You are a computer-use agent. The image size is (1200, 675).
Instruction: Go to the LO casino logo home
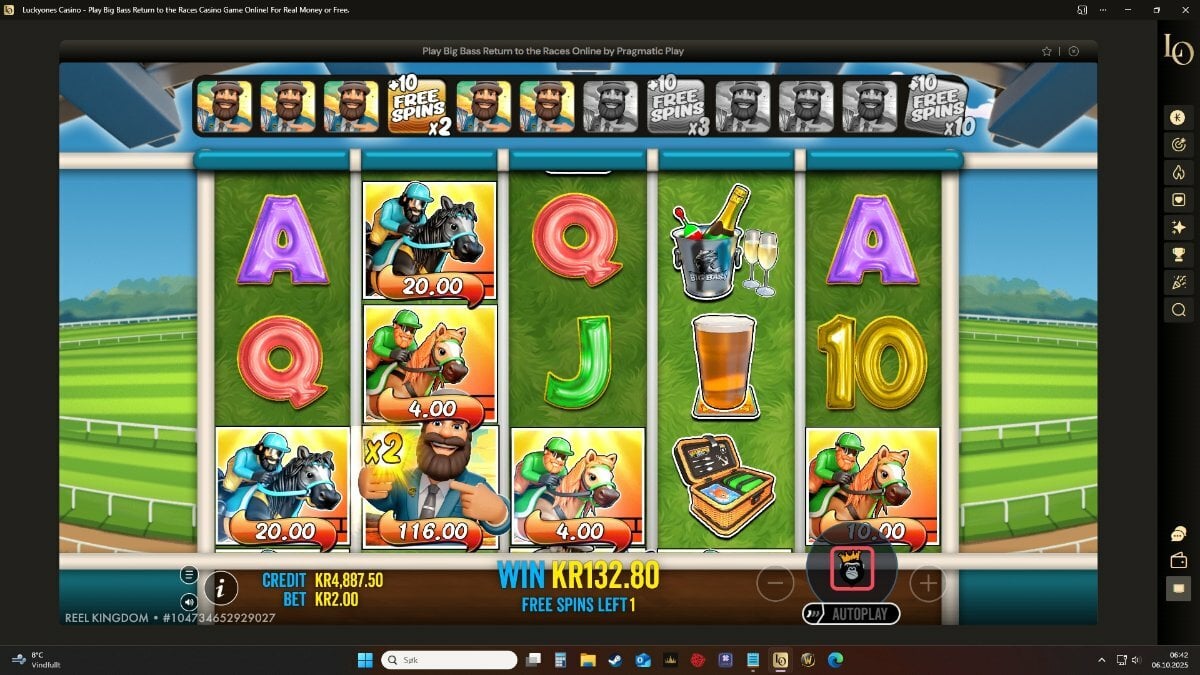tap(1177, 50)
